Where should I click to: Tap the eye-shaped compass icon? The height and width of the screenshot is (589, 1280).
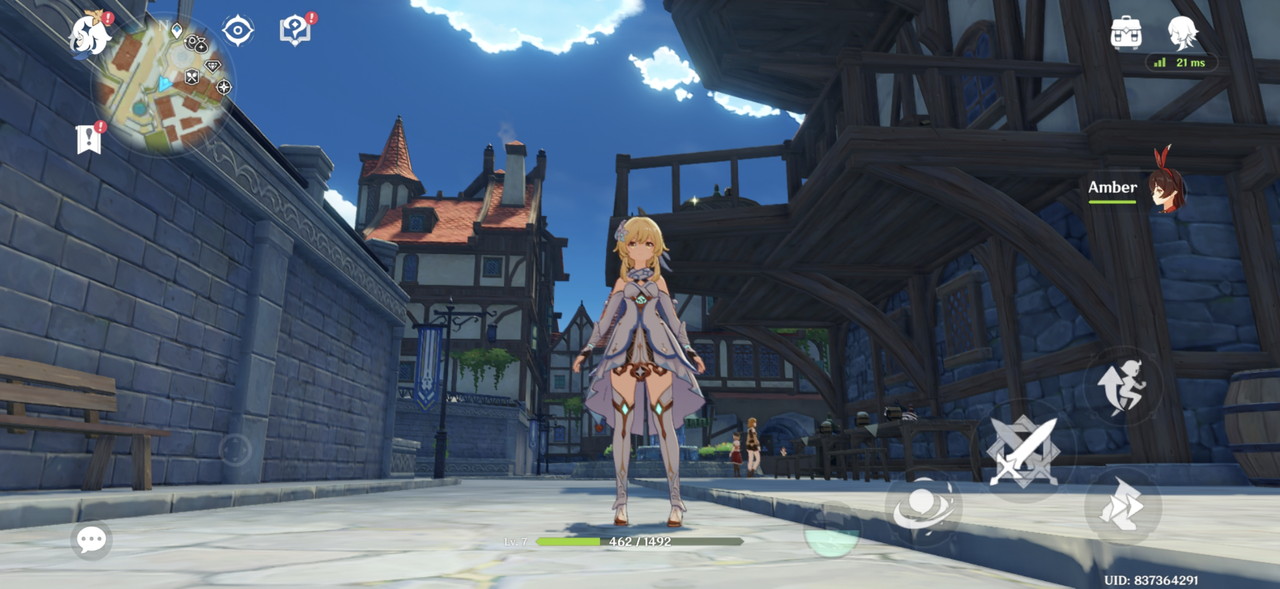pyautogui.click(x=238, y=30)
